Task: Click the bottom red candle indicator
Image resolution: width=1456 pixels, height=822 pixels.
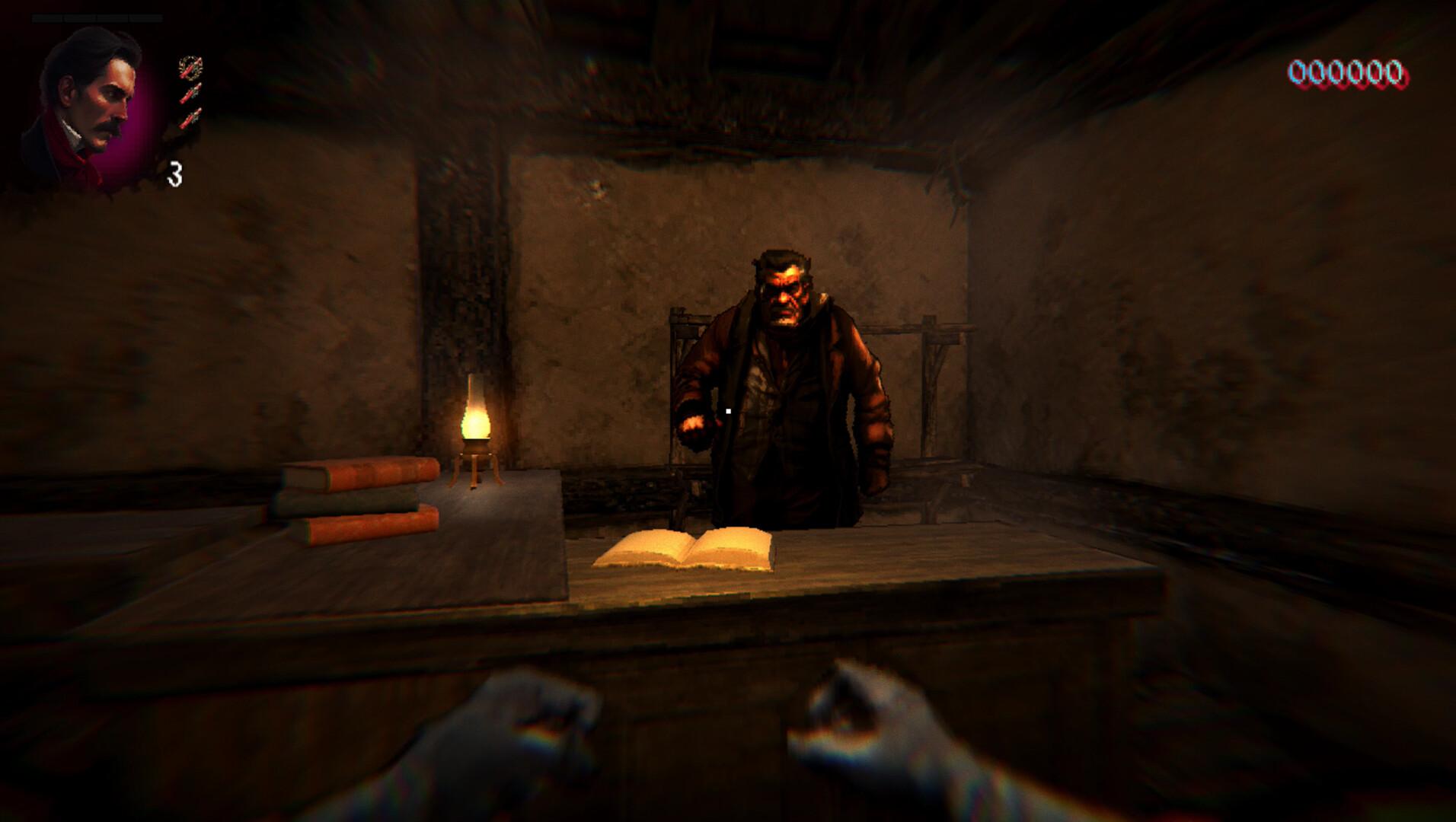Action: click(189, 118)
